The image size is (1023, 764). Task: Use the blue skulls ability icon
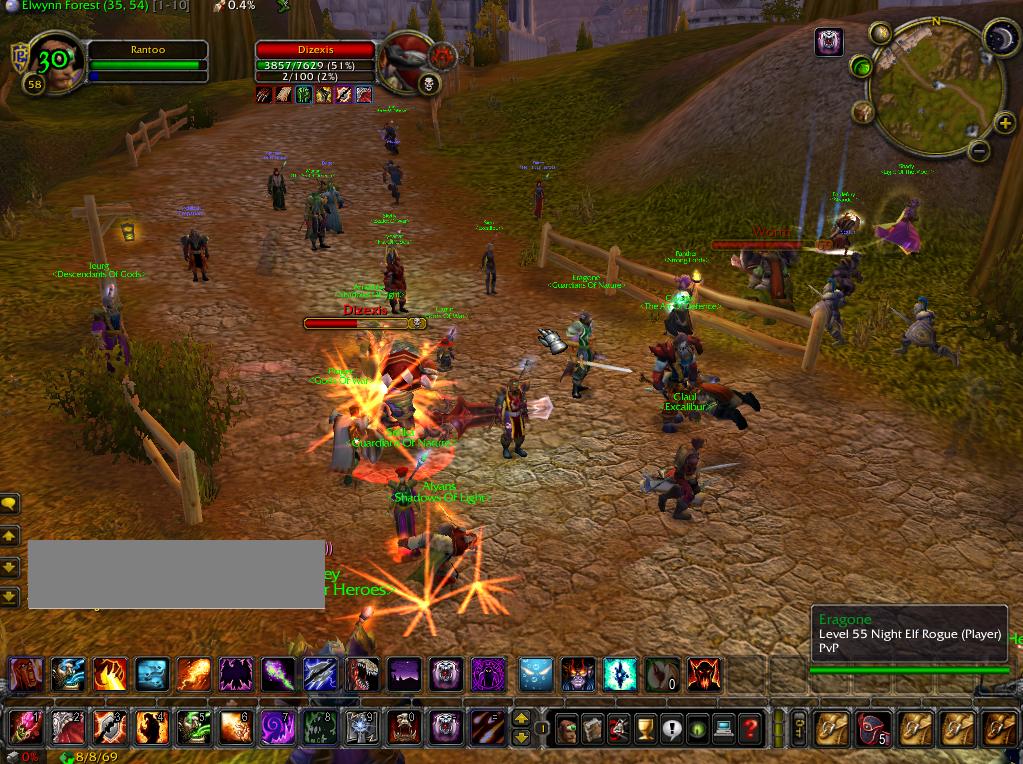click(x=152, y=675)
